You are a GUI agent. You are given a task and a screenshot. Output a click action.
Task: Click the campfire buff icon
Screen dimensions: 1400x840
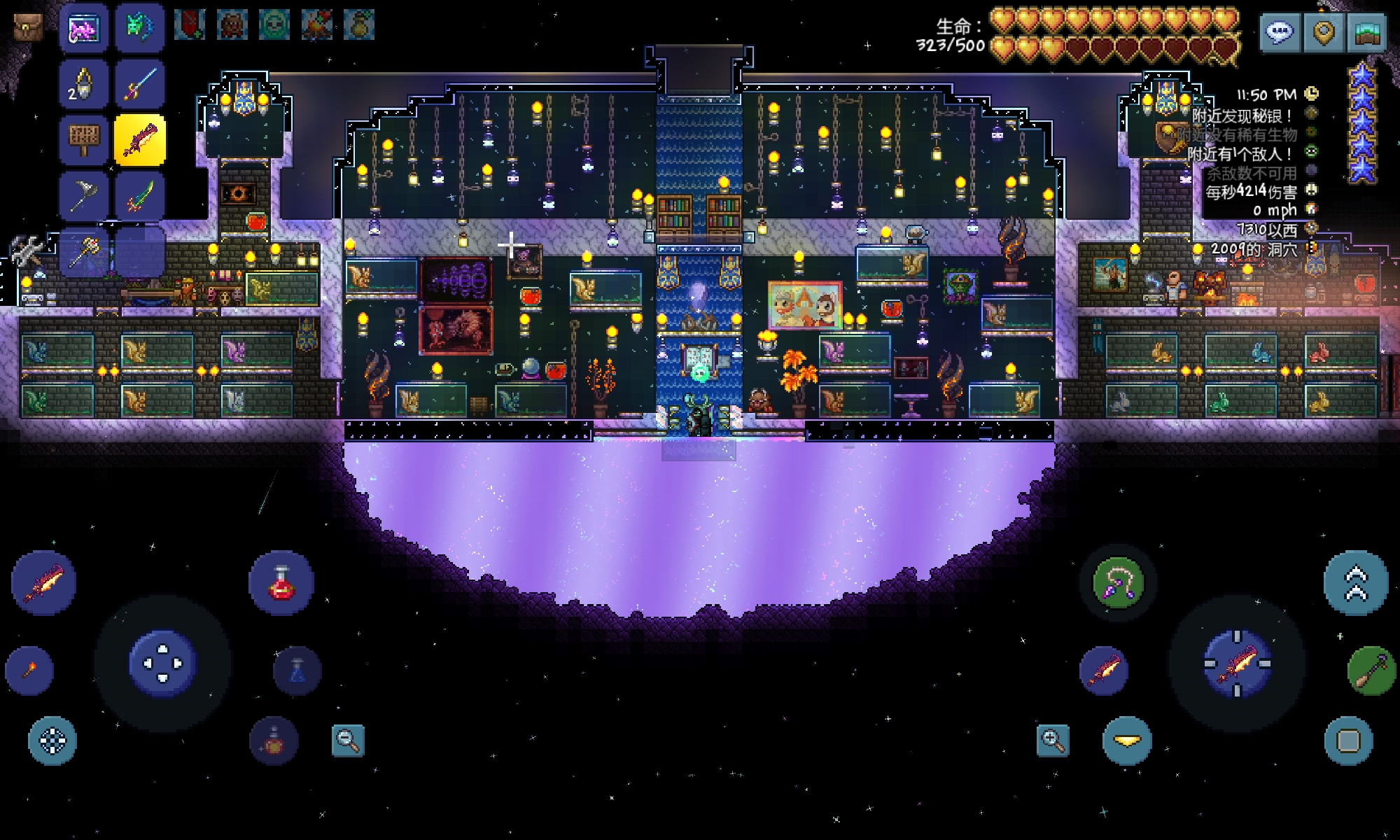tap(316, 25)
